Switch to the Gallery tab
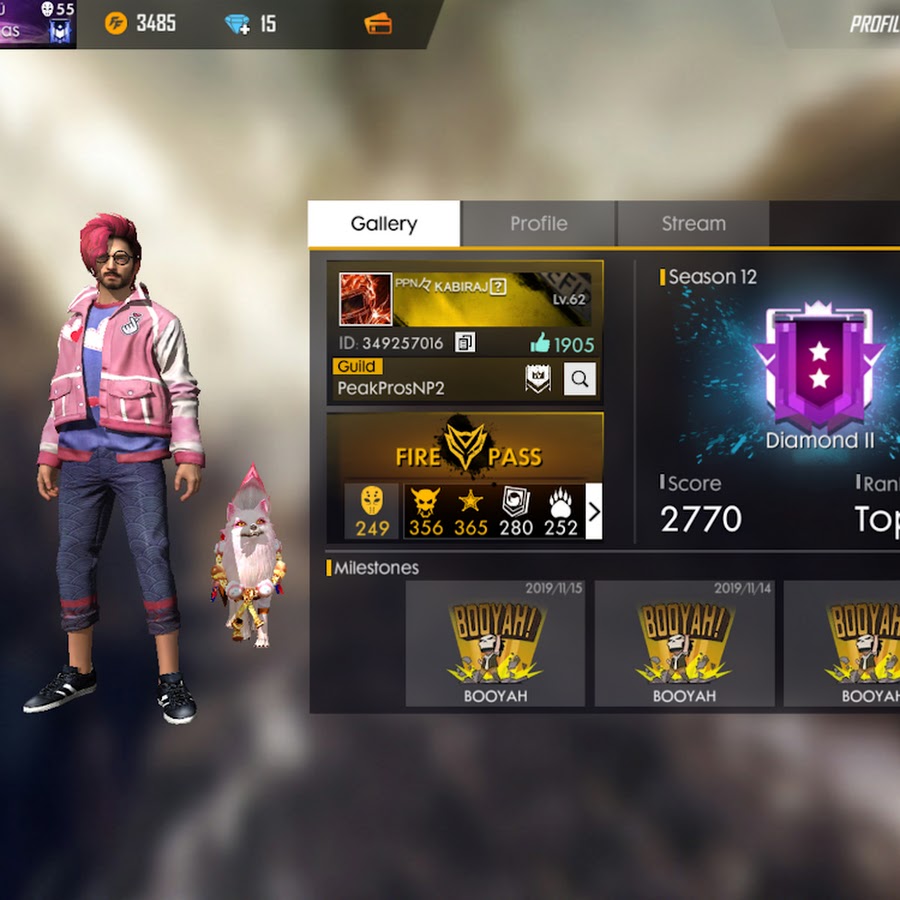Viewport: 900px width, 900px height. point(384,224)
